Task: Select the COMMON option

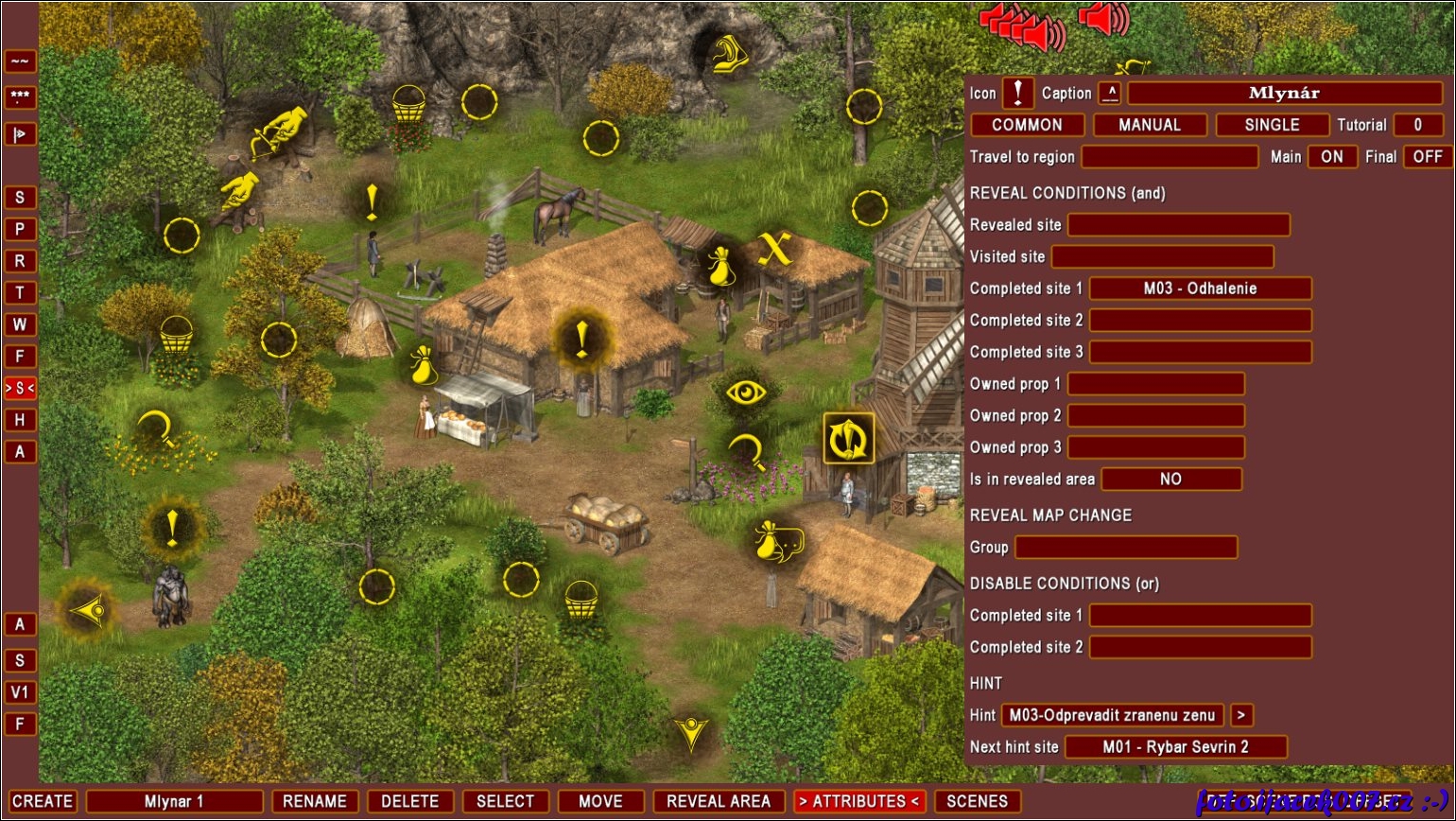Action: tap(1027, 125)
